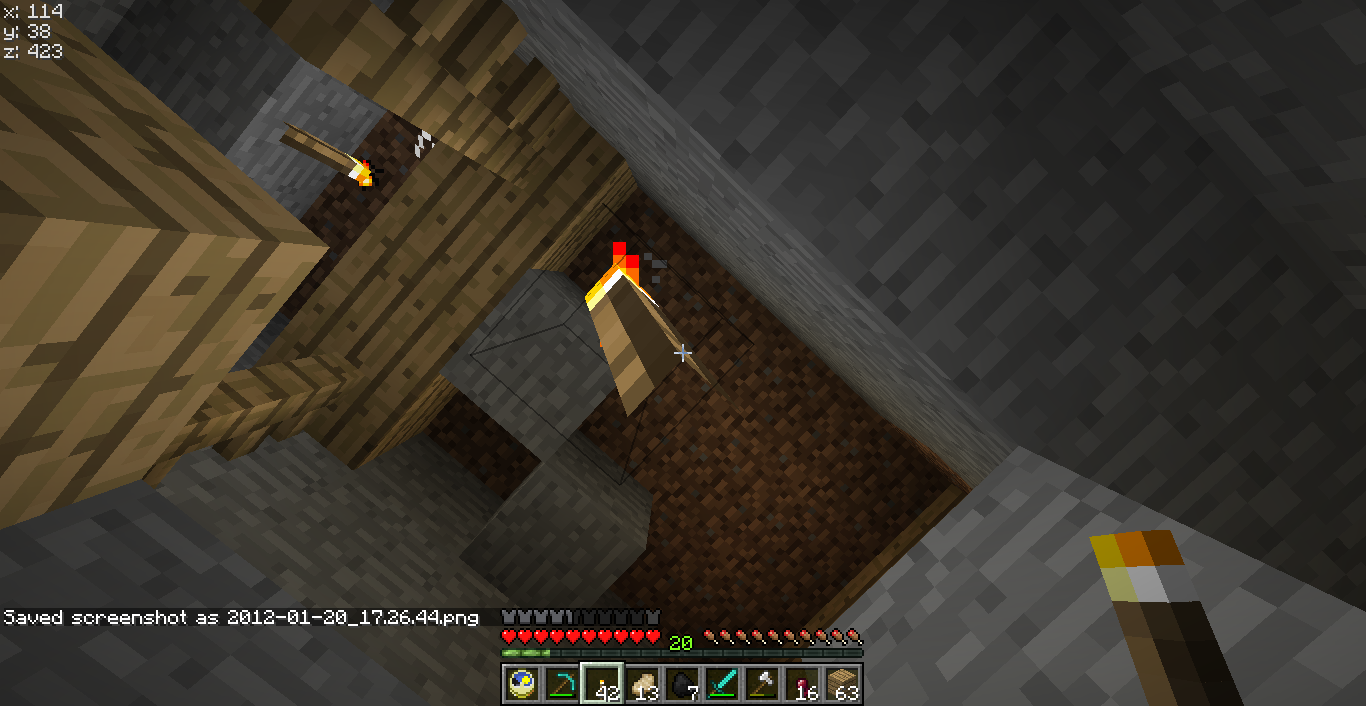Select the torch stack of 42
The image size is (1366, 706).
click(602, 683)
